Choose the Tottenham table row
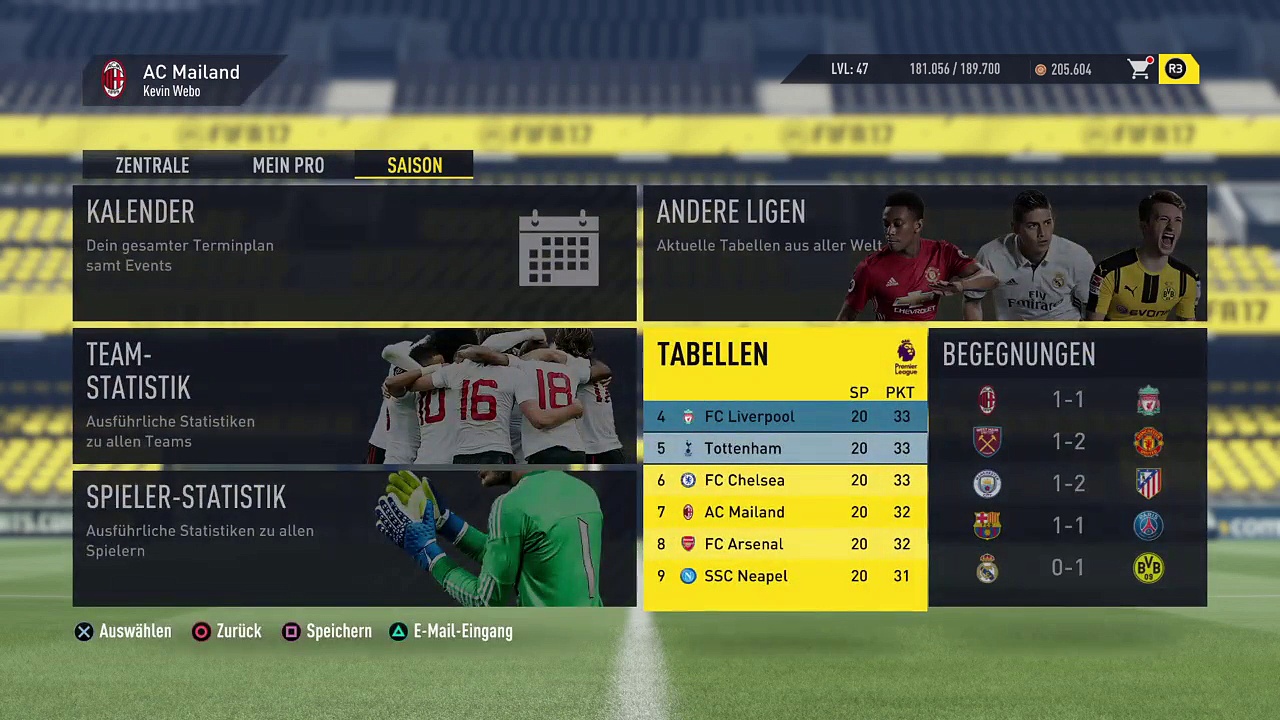The width and height of the screenshot is (1280, 720). click(784, 449)
